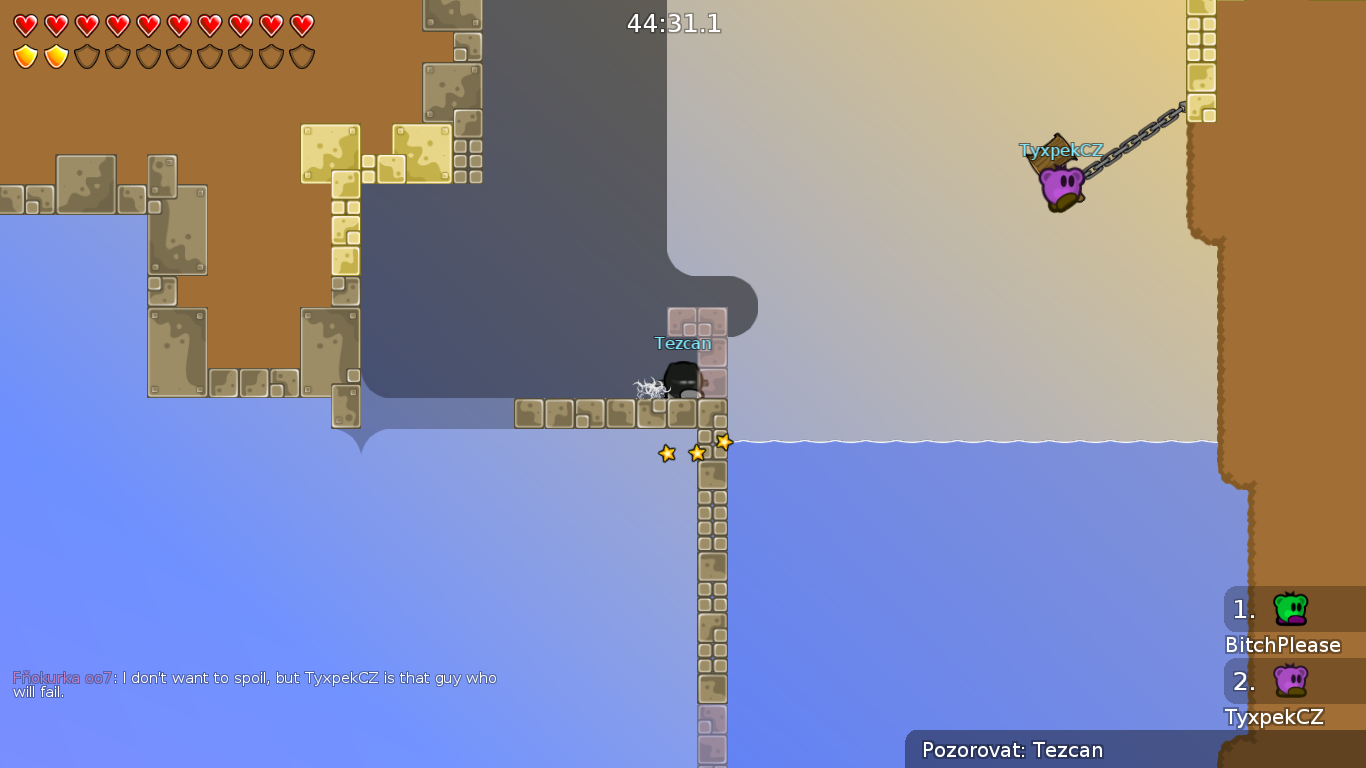1366x768 pixels.
Task: Click TyxpekCZ's floating name tag in game
Action: pos(1062,150)
